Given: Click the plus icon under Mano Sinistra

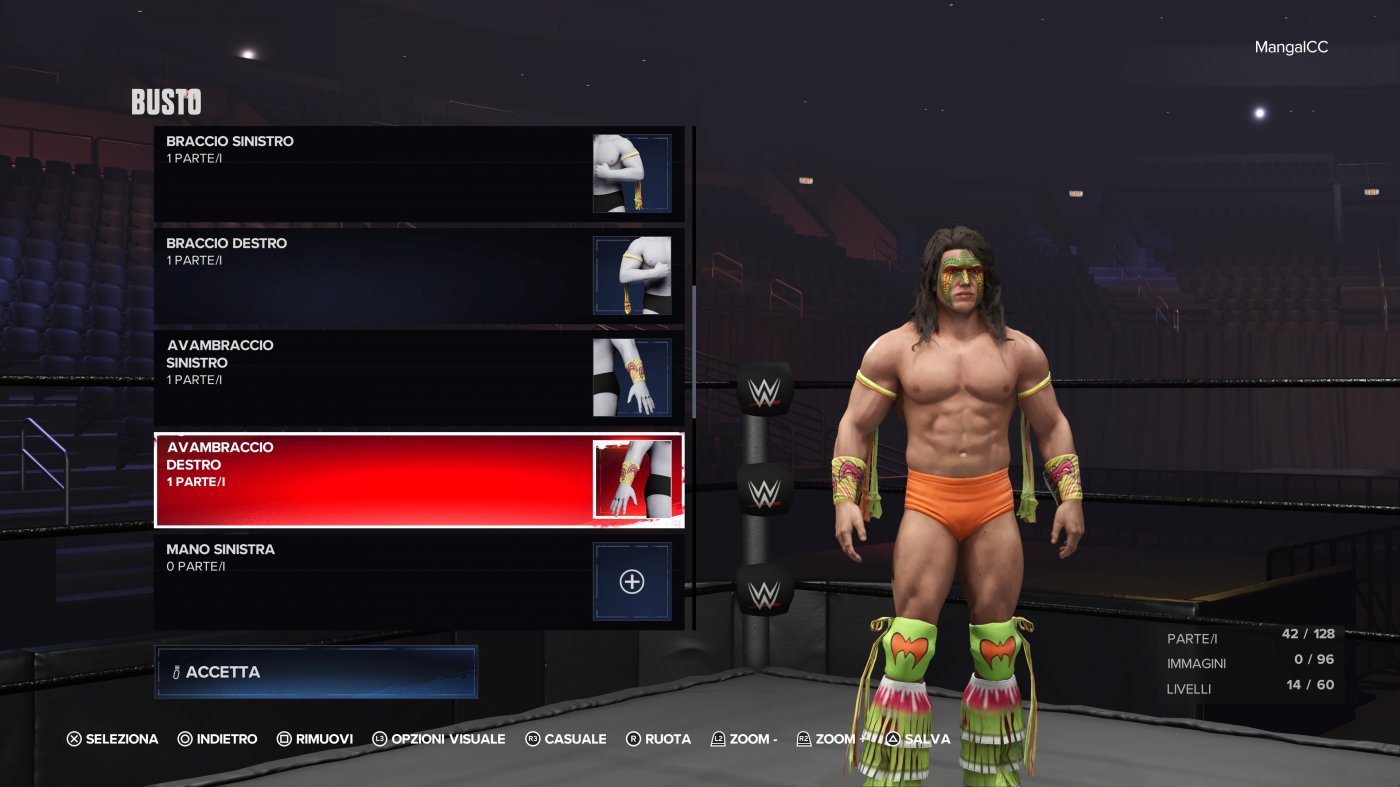Looking at the screenshot, I should click(631, 581).
